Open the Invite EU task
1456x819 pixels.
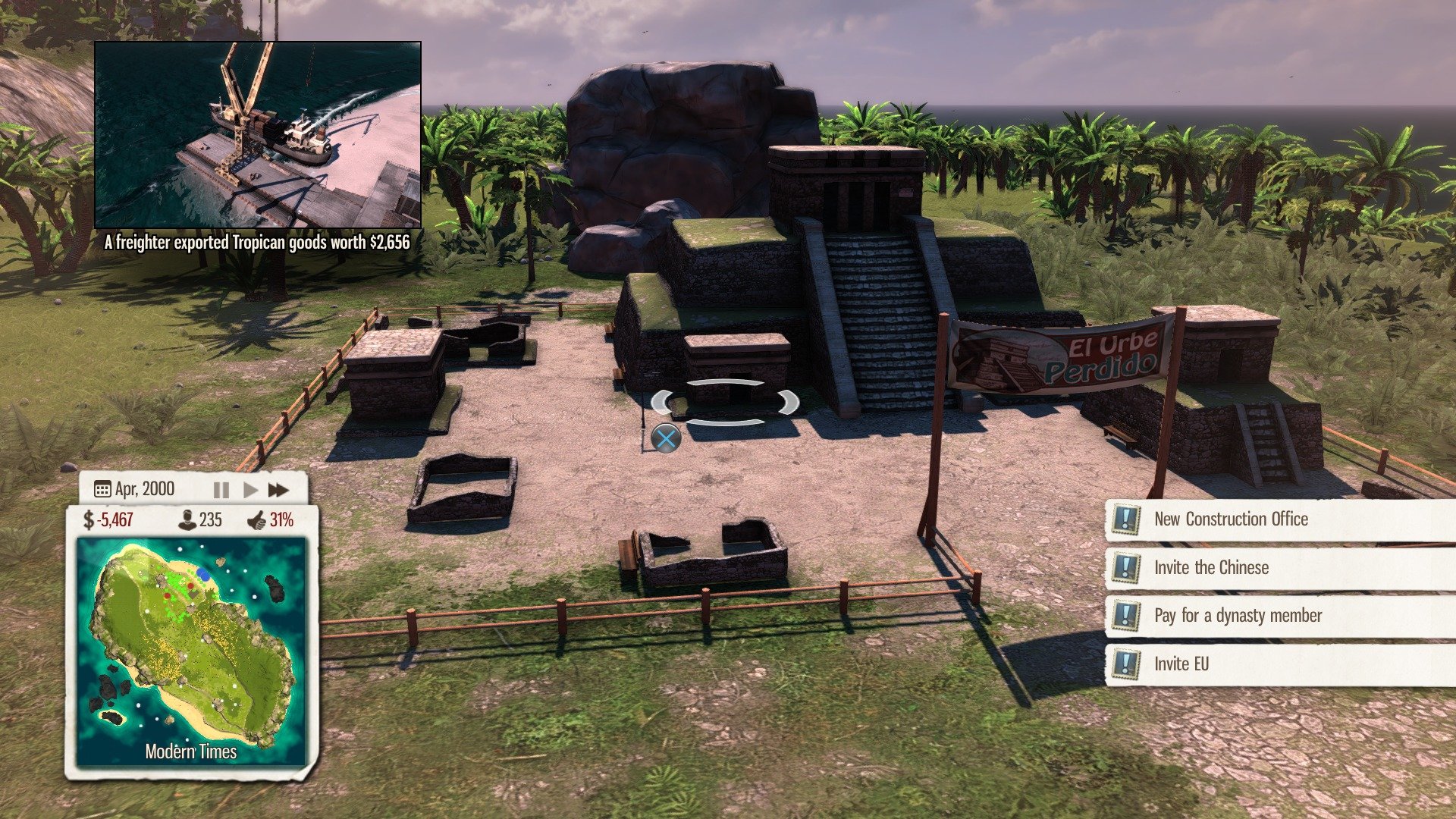pos(1181,664)
